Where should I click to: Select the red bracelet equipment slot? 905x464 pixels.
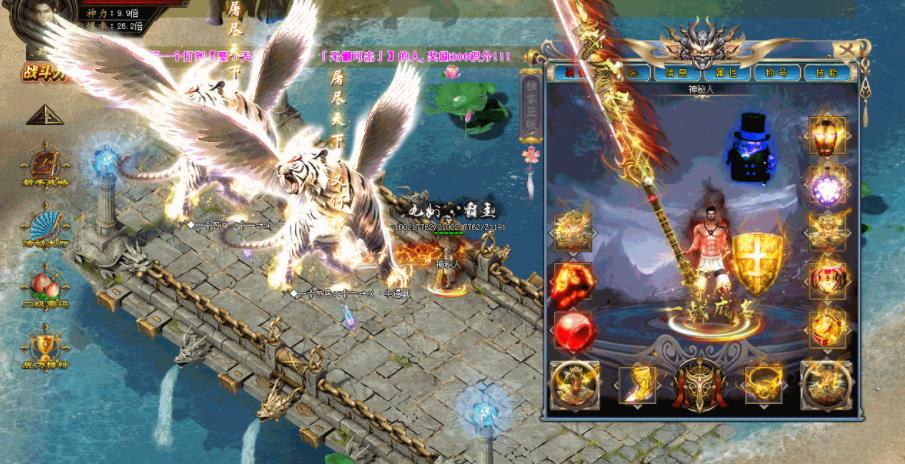pos(826,277)
